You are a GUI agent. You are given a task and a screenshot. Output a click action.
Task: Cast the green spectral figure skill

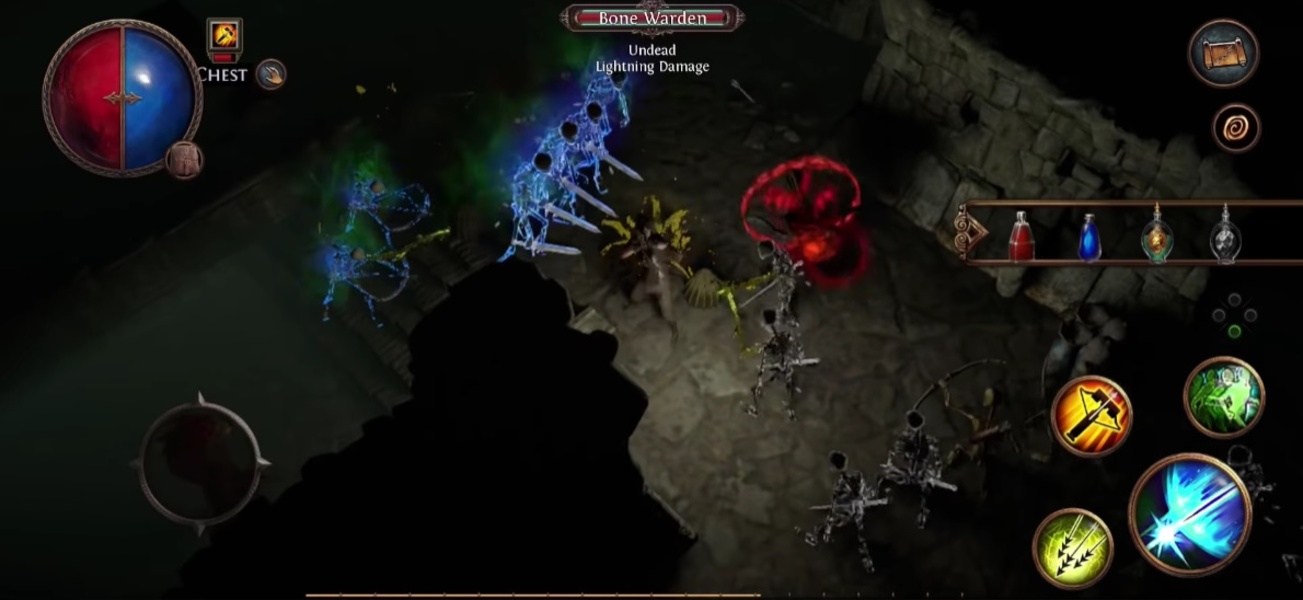[1224, 397]
